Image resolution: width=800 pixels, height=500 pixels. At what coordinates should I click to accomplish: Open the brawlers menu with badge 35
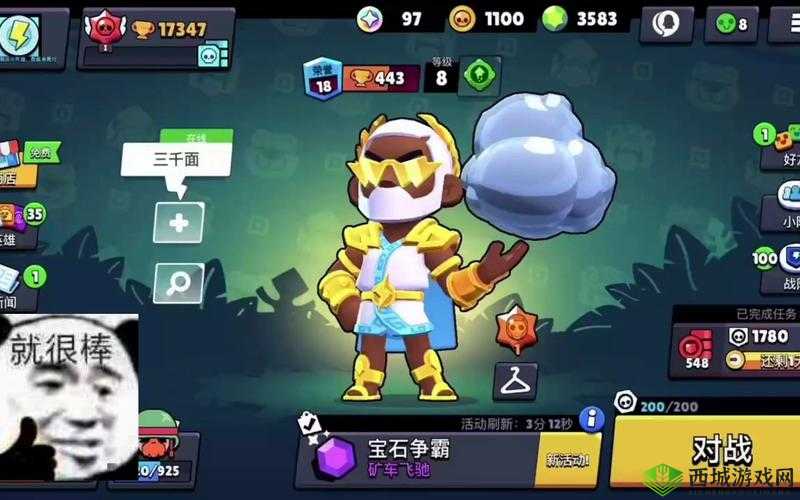20,225
